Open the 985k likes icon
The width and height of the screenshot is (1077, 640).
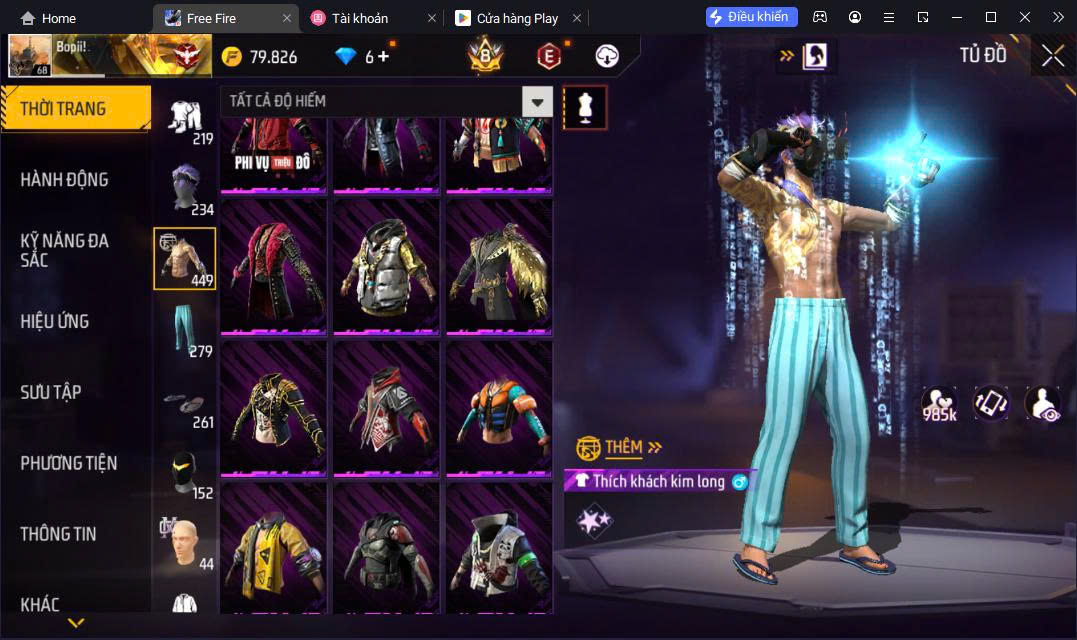coord(940,404)
